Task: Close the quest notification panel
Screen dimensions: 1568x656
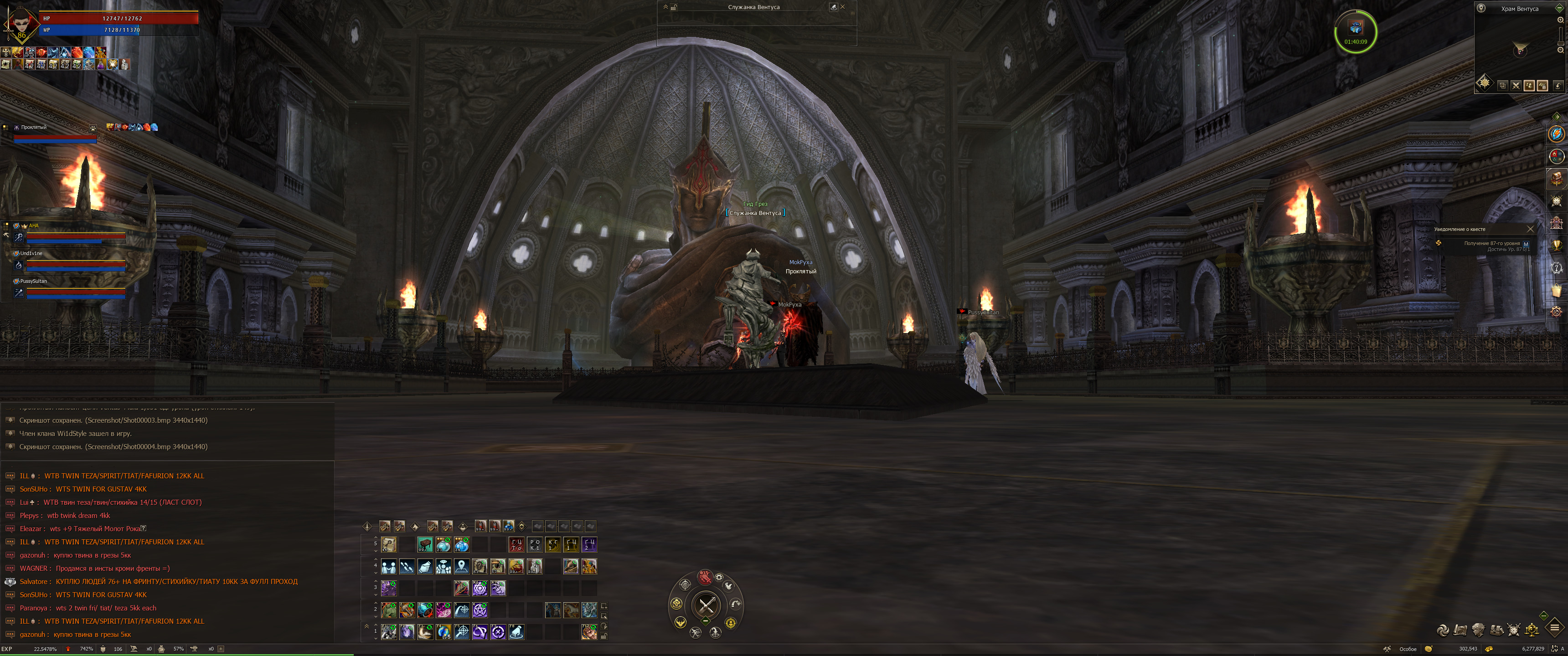Action: point(1530,230)
